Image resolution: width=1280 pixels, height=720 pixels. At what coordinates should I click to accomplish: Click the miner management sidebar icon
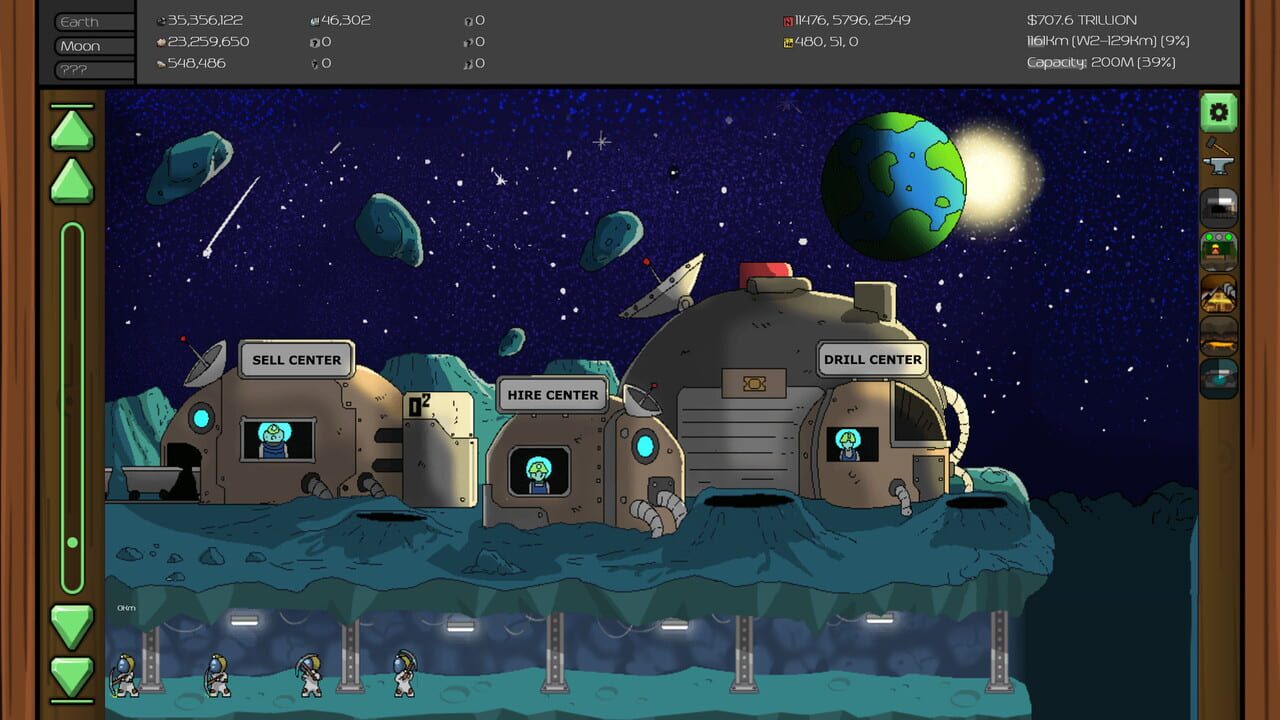[x=1218, y=252]
